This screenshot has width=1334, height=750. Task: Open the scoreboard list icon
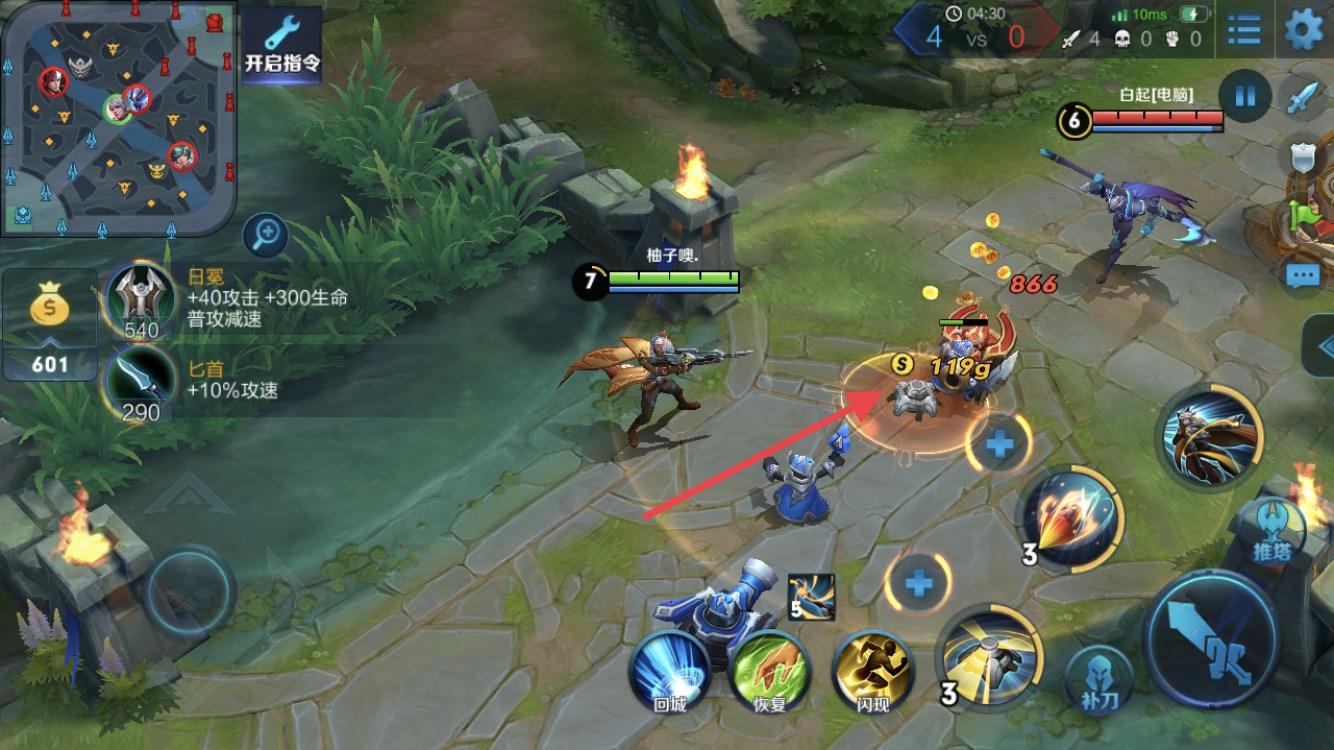1244,29
